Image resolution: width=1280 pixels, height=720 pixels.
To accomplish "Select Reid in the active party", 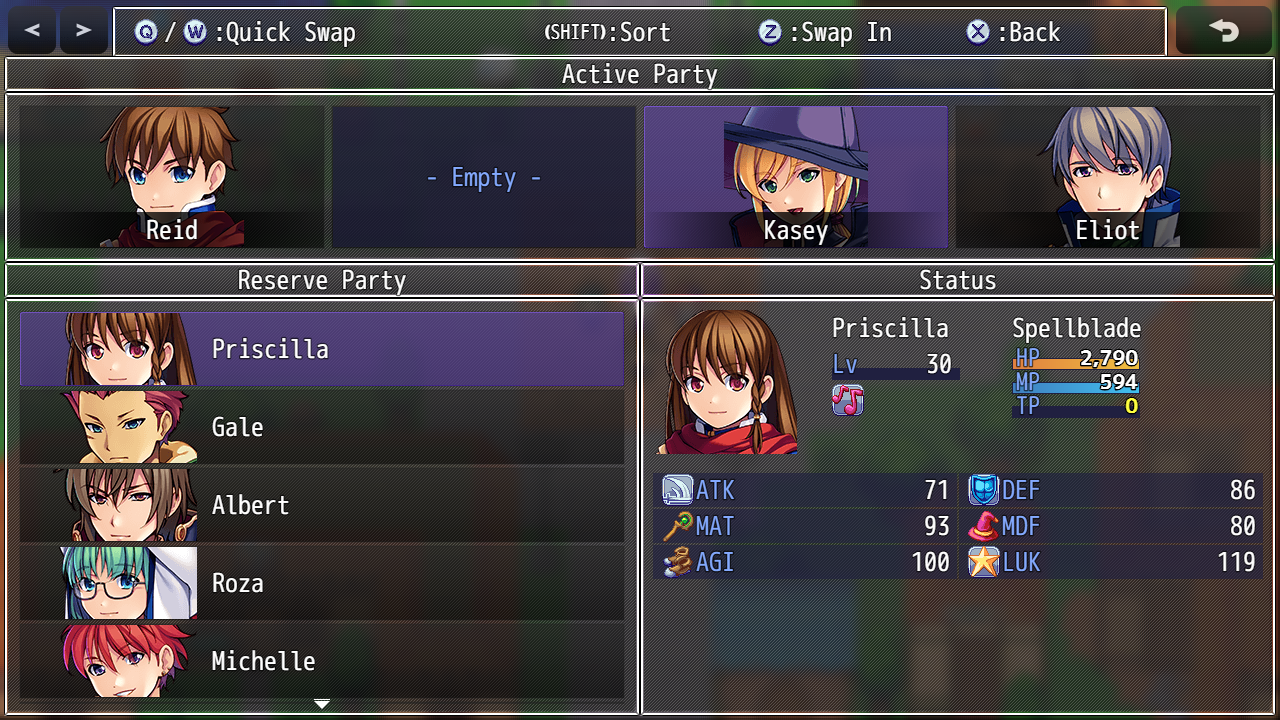I will tap(172, 177).
